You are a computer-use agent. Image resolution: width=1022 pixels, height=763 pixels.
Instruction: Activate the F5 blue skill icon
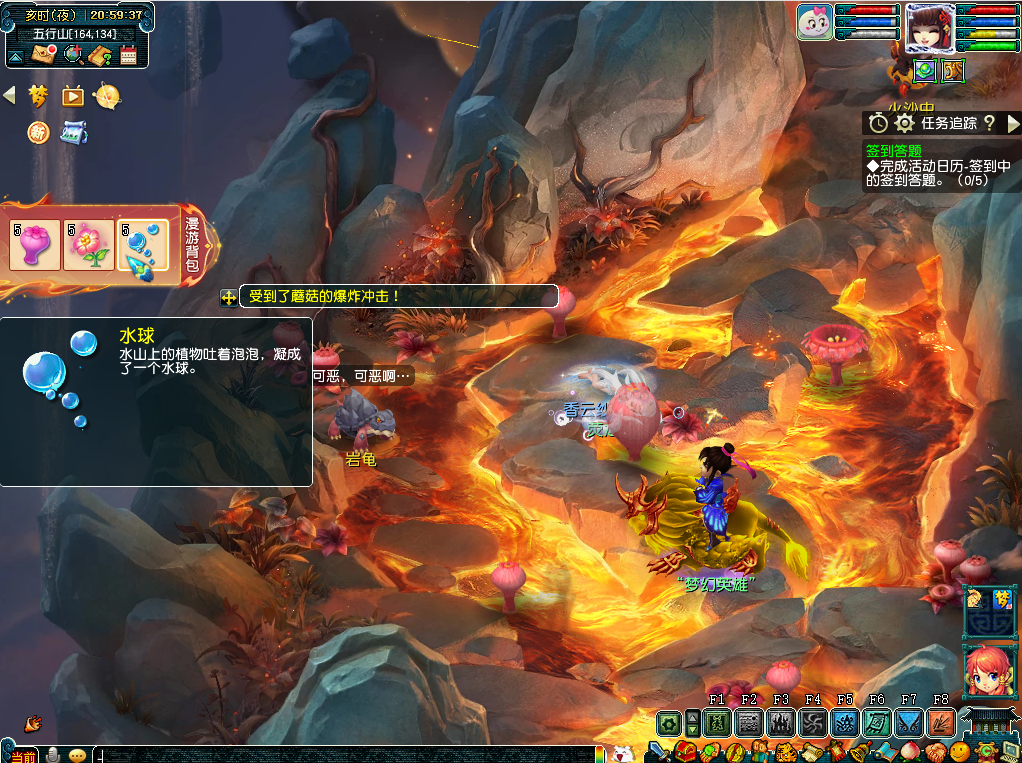click(845, 723)
